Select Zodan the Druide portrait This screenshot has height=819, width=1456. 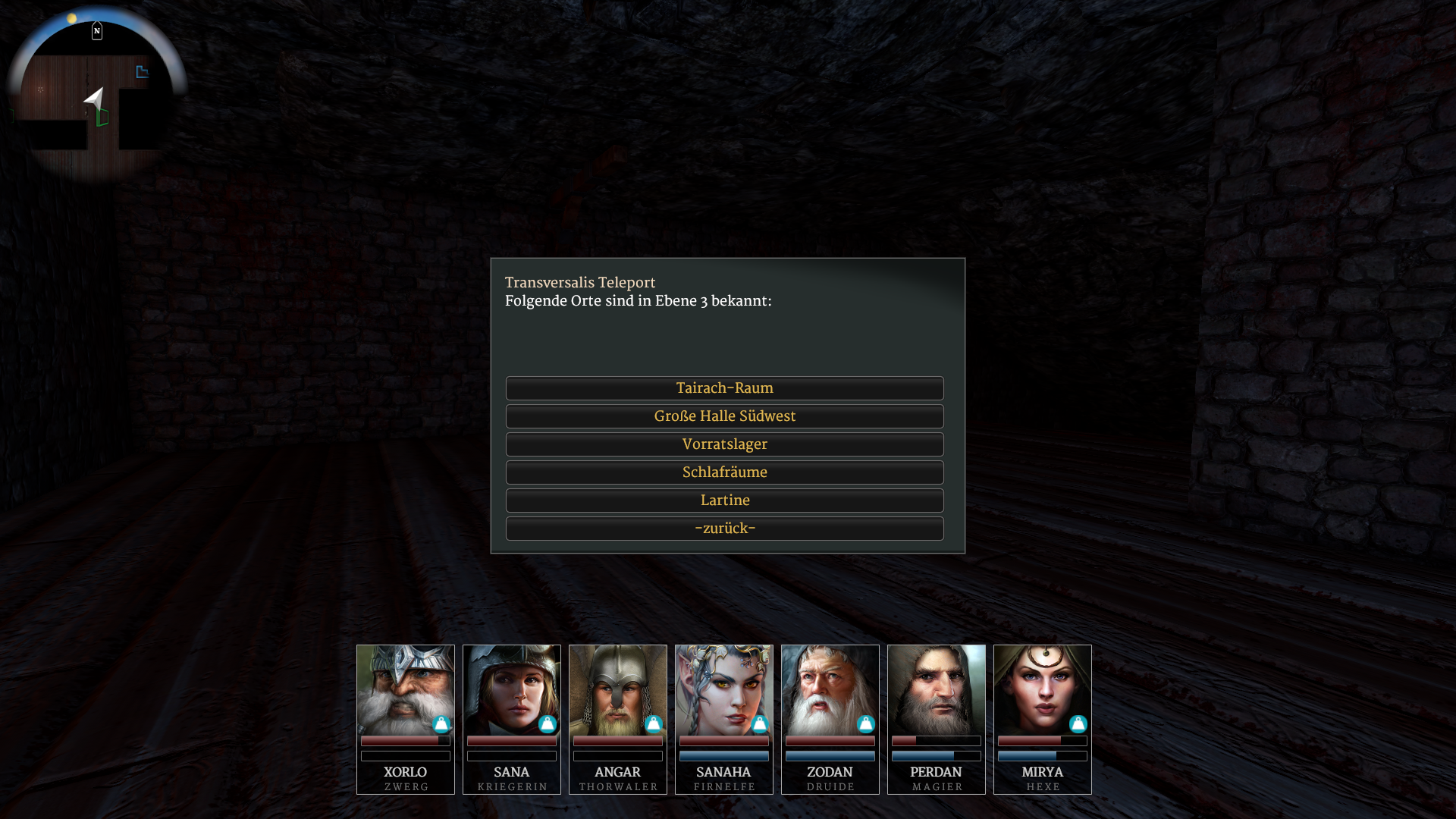coord(830,690)
